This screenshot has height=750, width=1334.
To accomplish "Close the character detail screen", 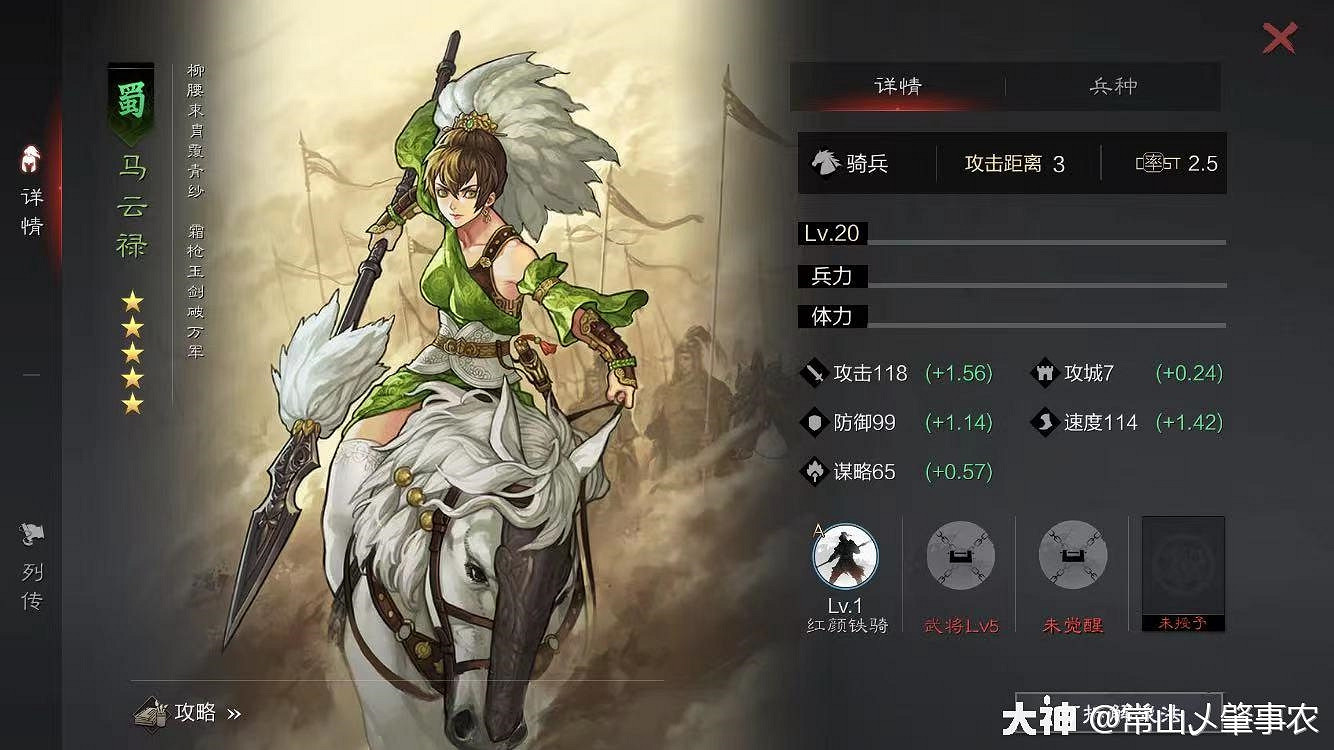I will pyautogui.click(x=1279, y=38).
